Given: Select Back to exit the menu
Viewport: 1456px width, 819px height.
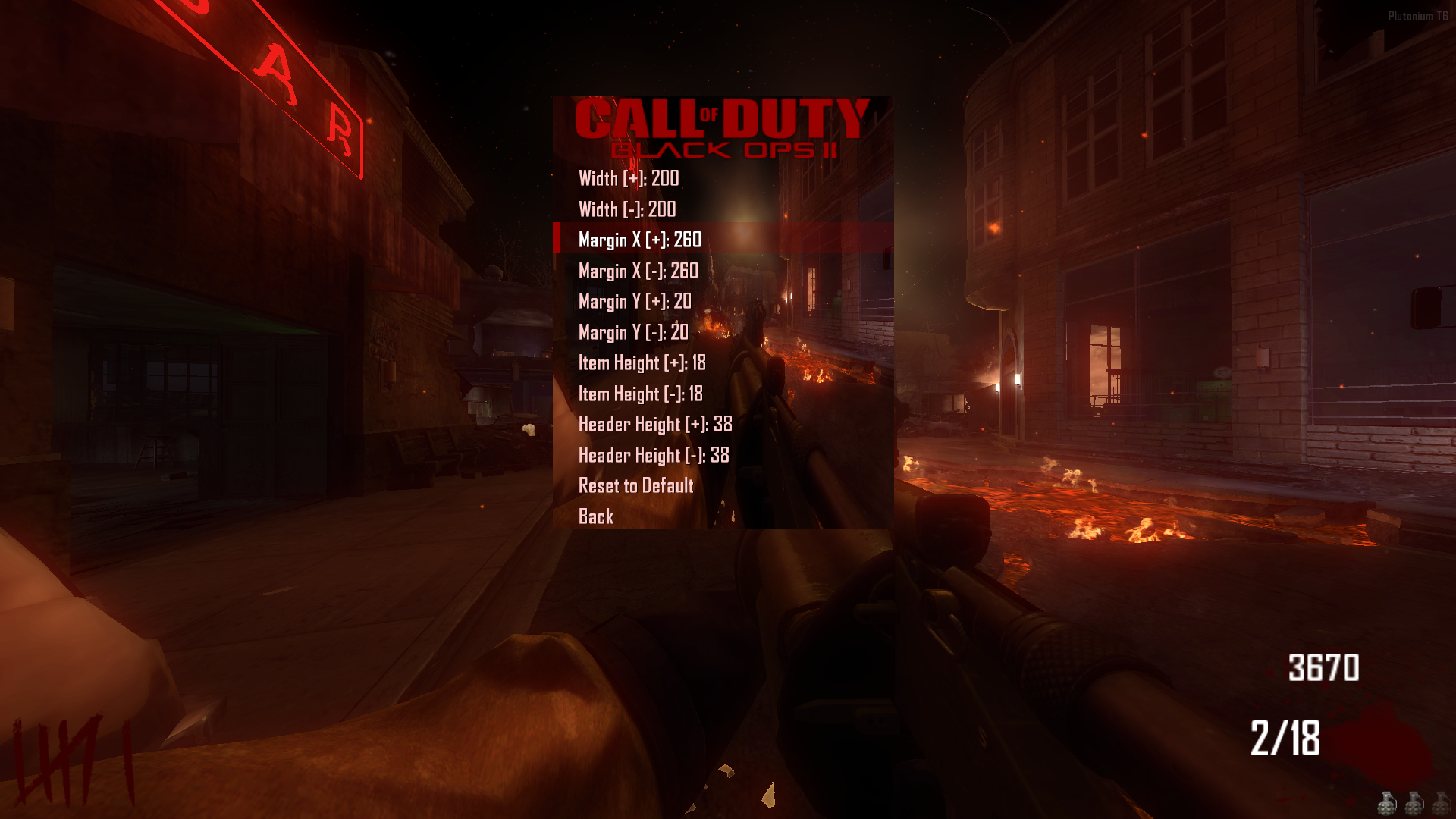Looking at the screenshot, I should point(597,516).
